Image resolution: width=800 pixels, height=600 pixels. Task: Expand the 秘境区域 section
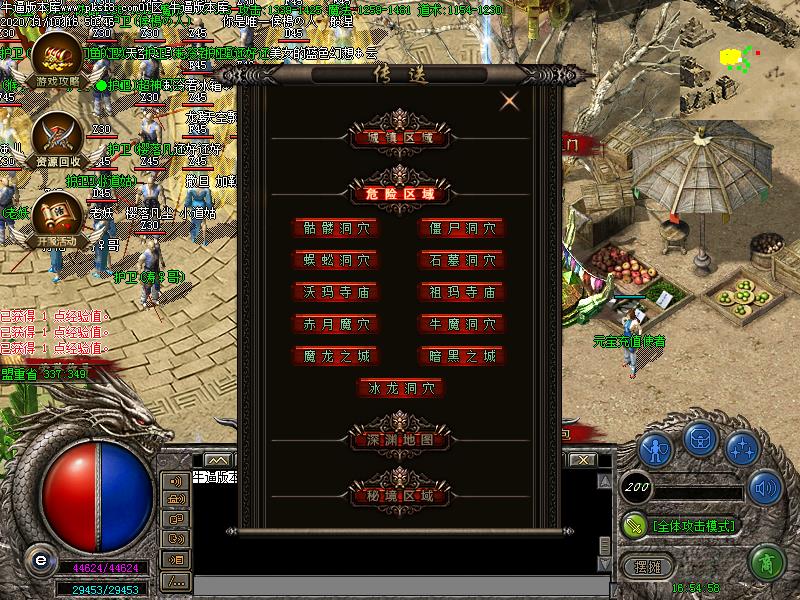(400, 494)
